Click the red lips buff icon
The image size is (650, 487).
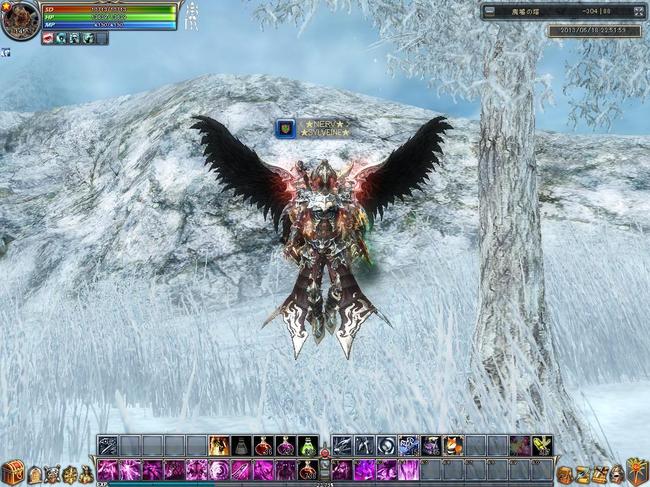(48, 38)
